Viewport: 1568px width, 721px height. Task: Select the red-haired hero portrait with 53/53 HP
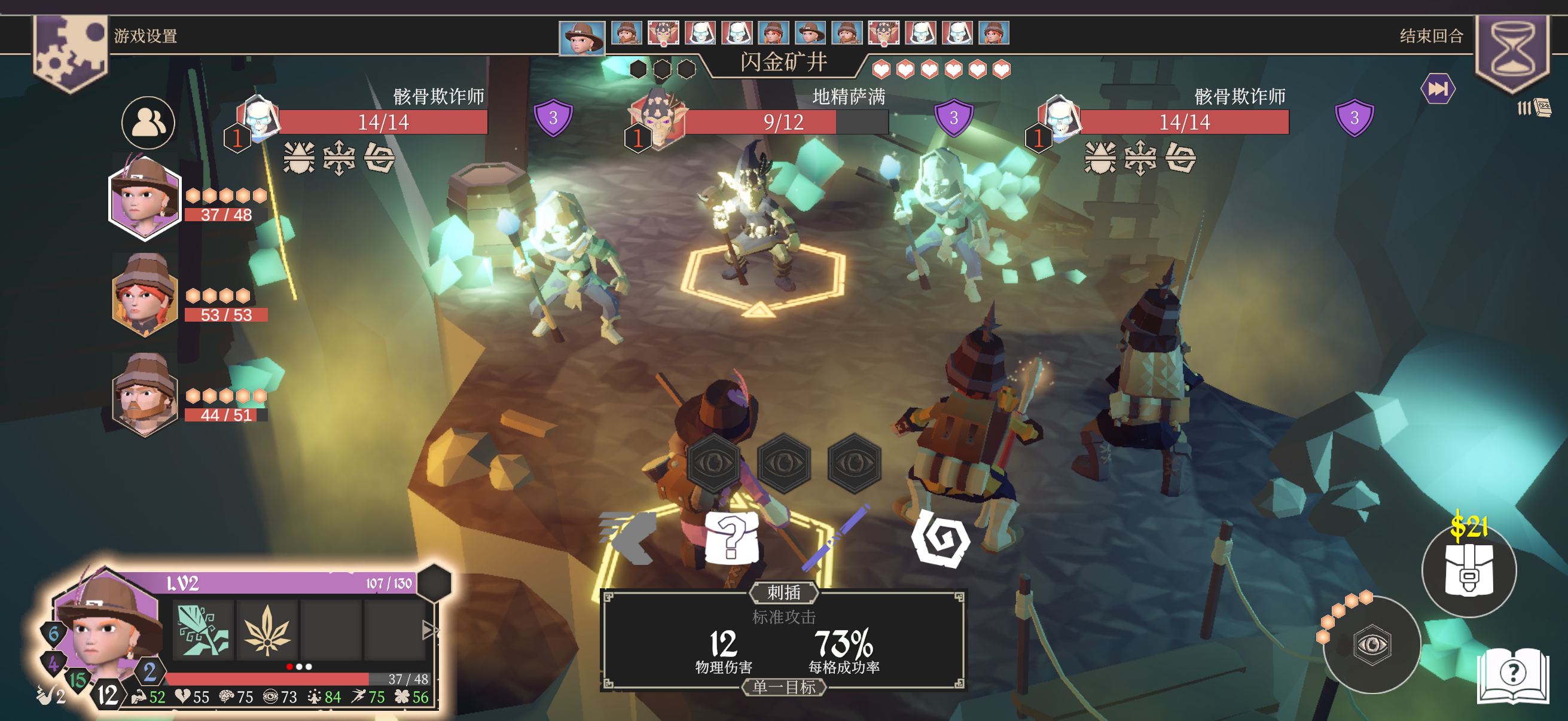[145, 296]
